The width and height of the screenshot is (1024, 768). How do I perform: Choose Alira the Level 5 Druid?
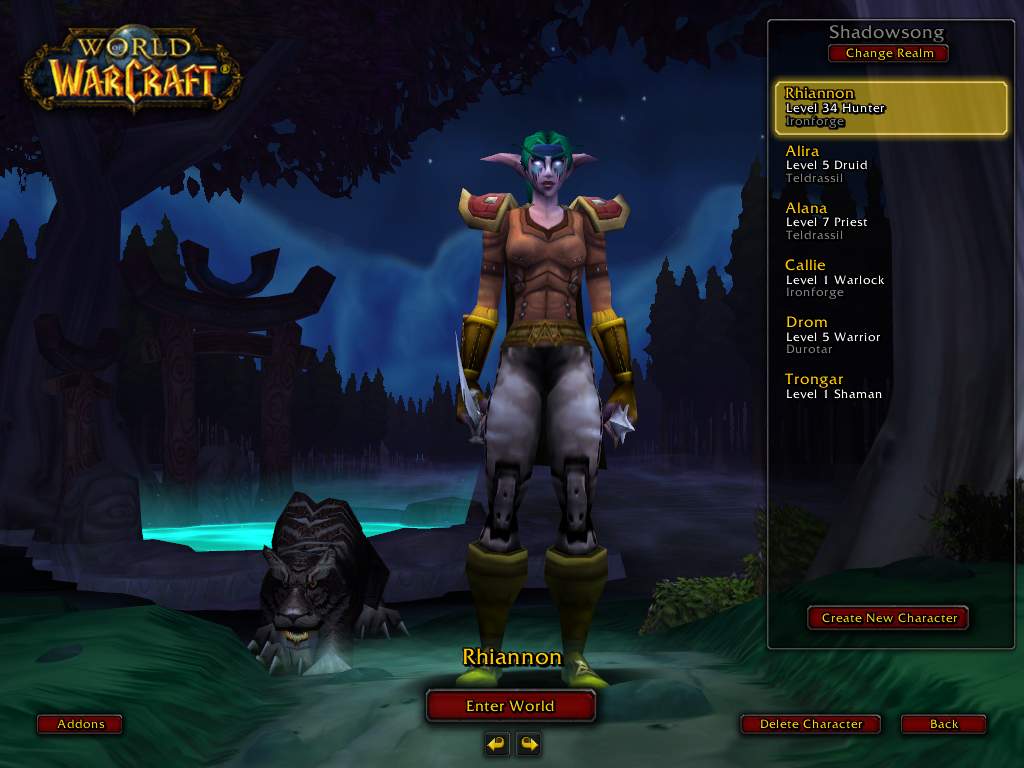pos(890,165)
